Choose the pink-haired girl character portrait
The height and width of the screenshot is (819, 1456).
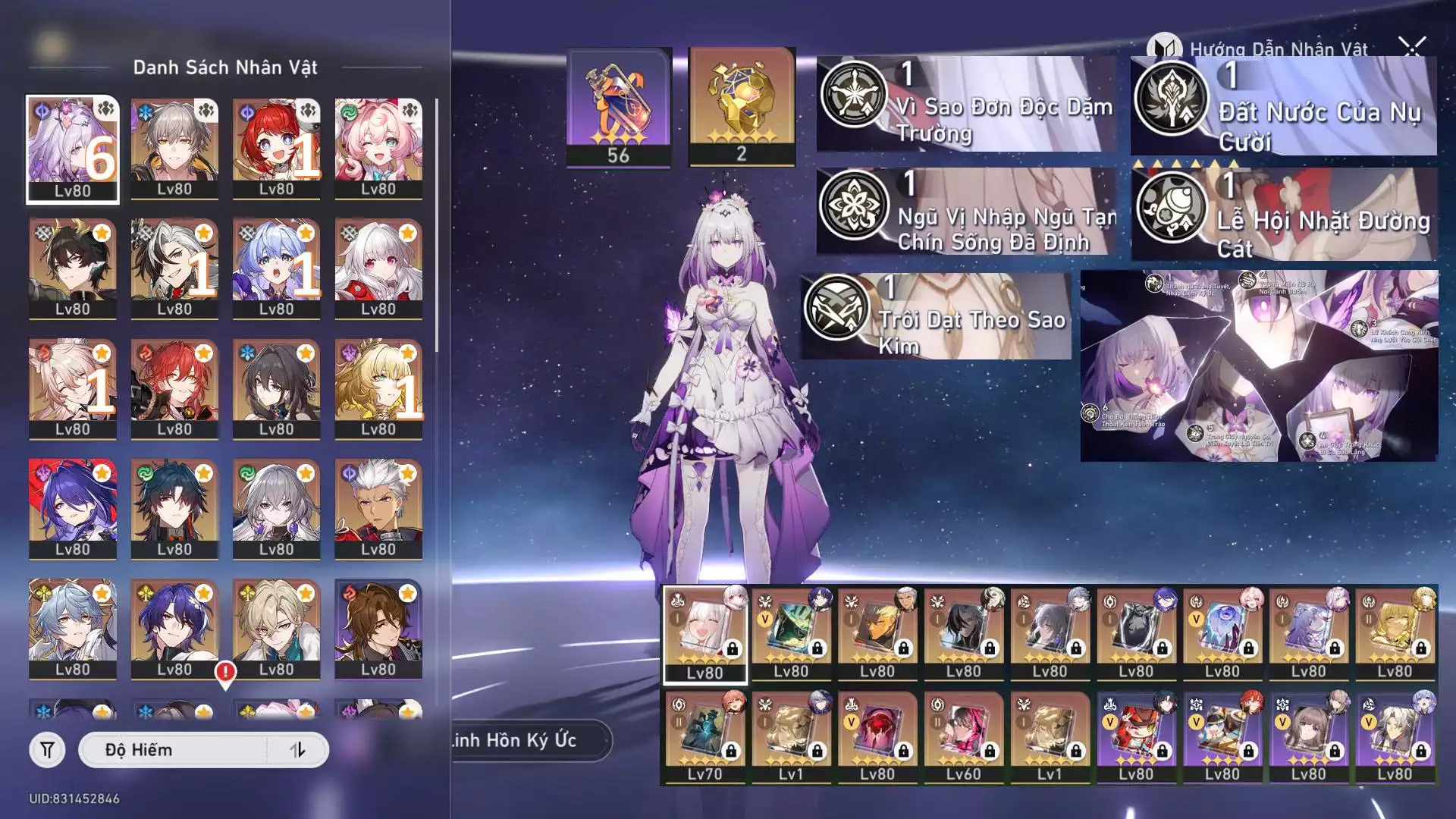[x=378, y=149]
